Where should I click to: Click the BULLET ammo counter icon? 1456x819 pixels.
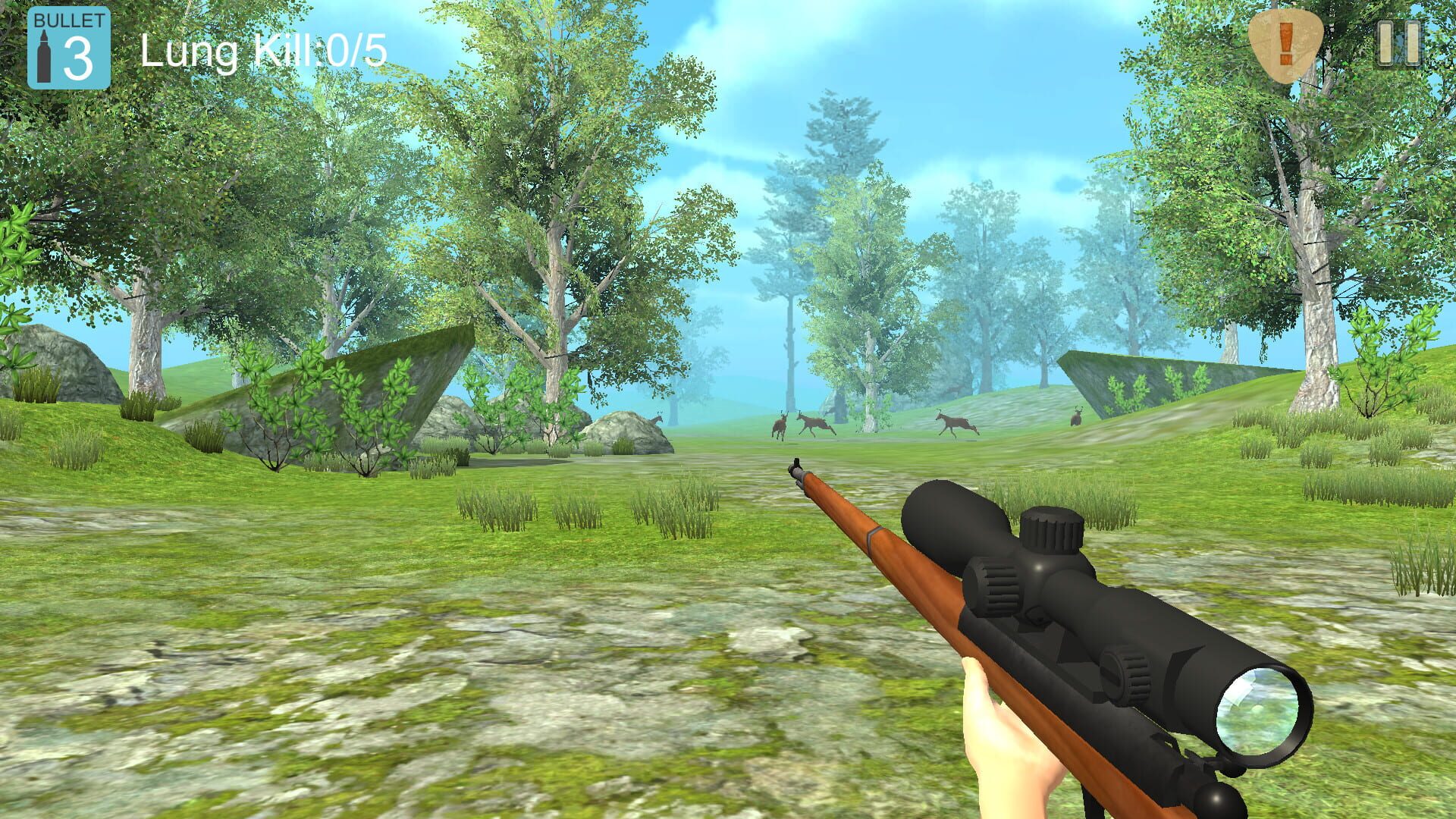(x=68, y=47)
